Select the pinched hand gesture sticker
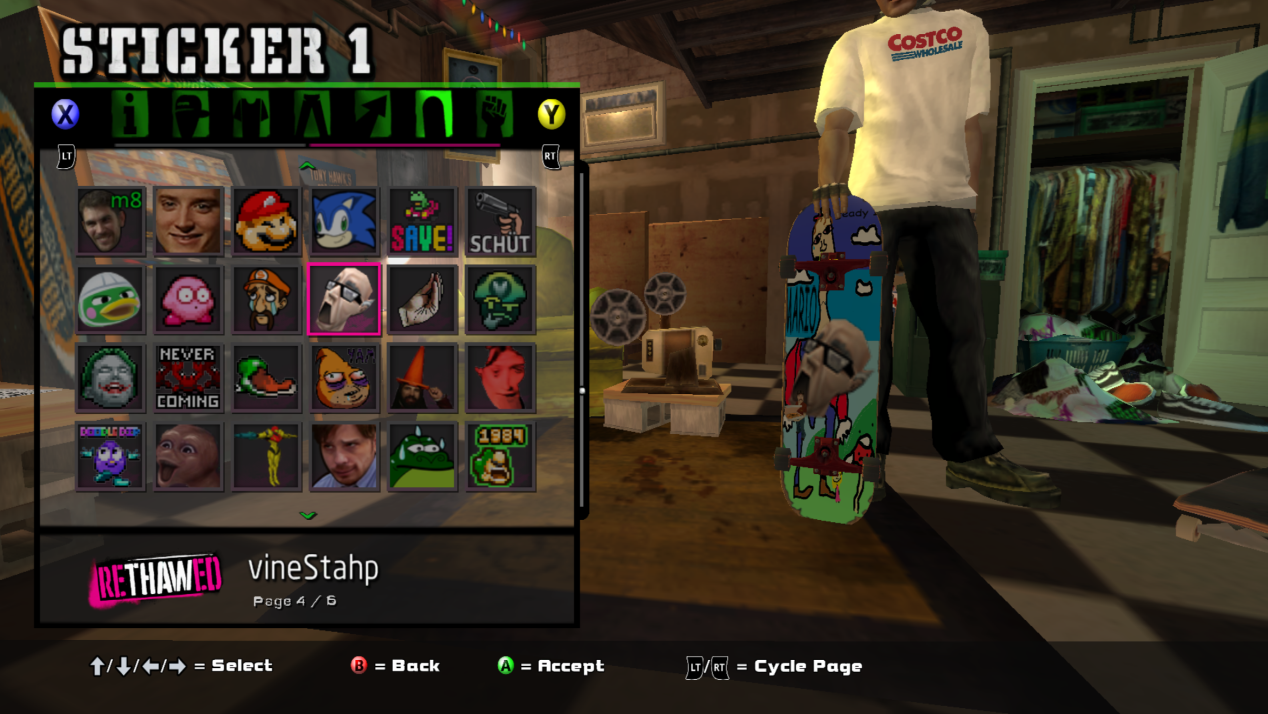The image size is (1268, 714). 422,299
